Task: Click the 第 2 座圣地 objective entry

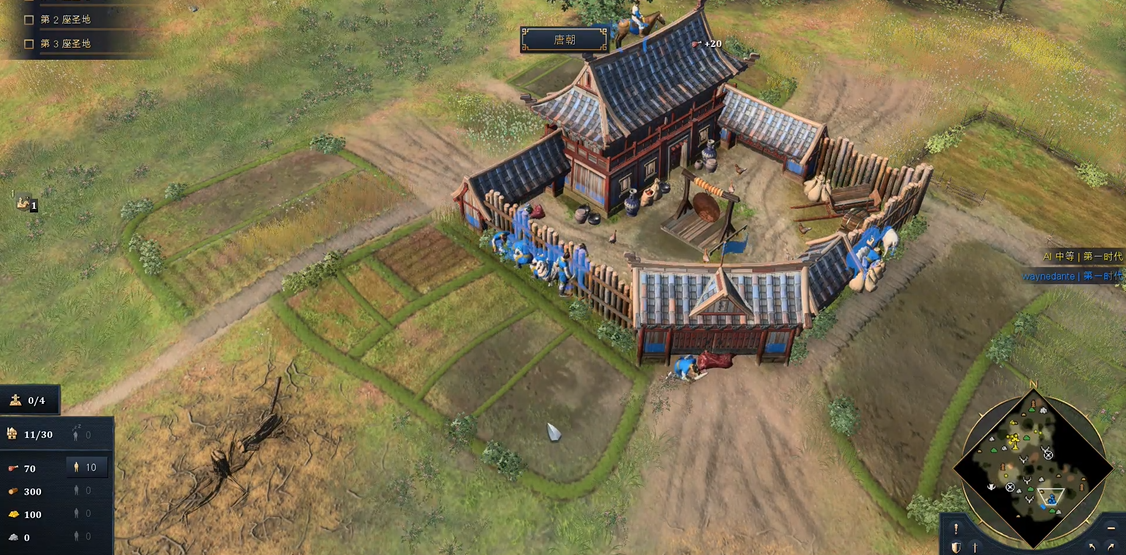Action: (65, 19)
